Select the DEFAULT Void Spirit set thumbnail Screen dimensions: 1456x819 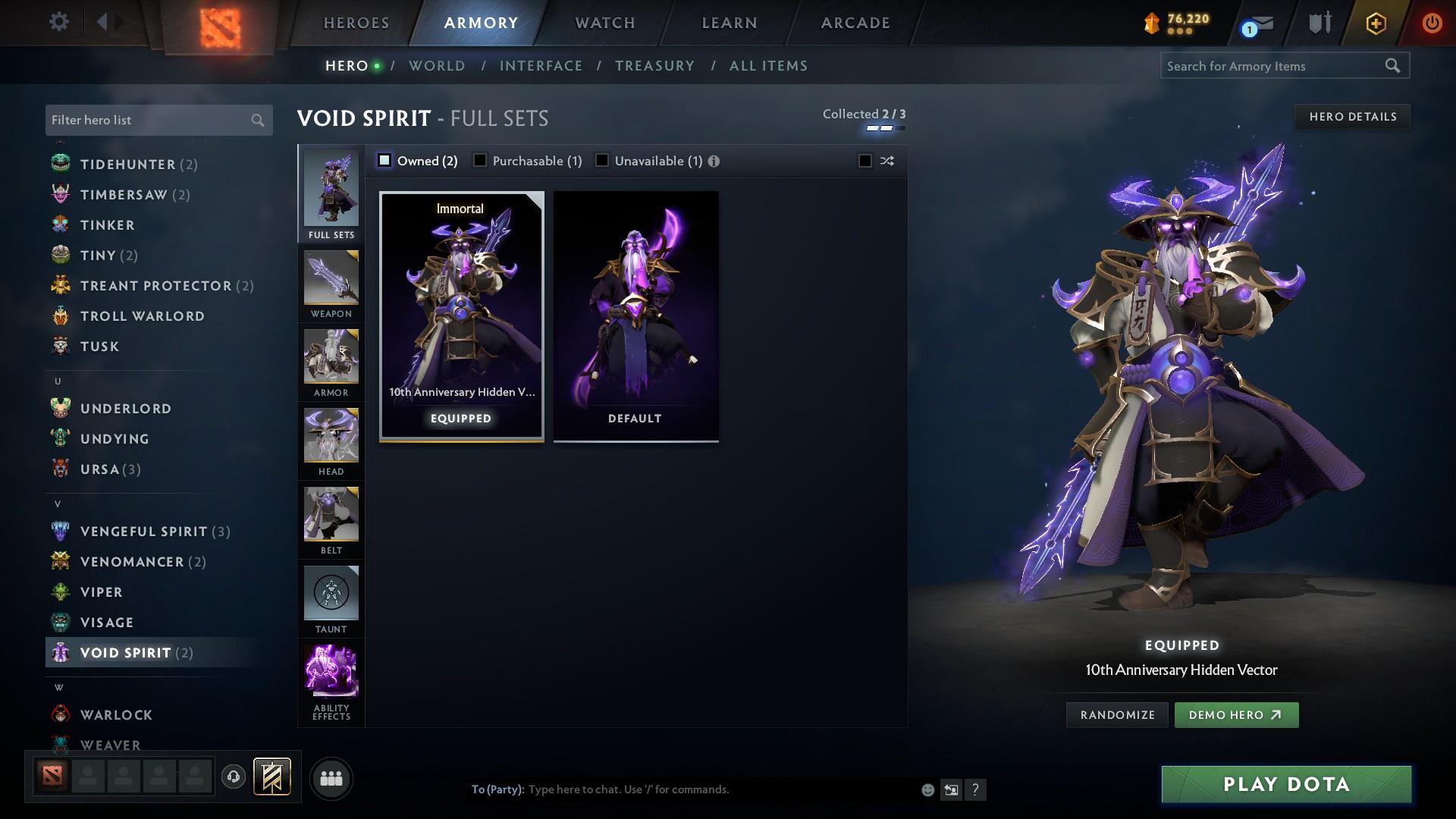(x=635, y=315)
